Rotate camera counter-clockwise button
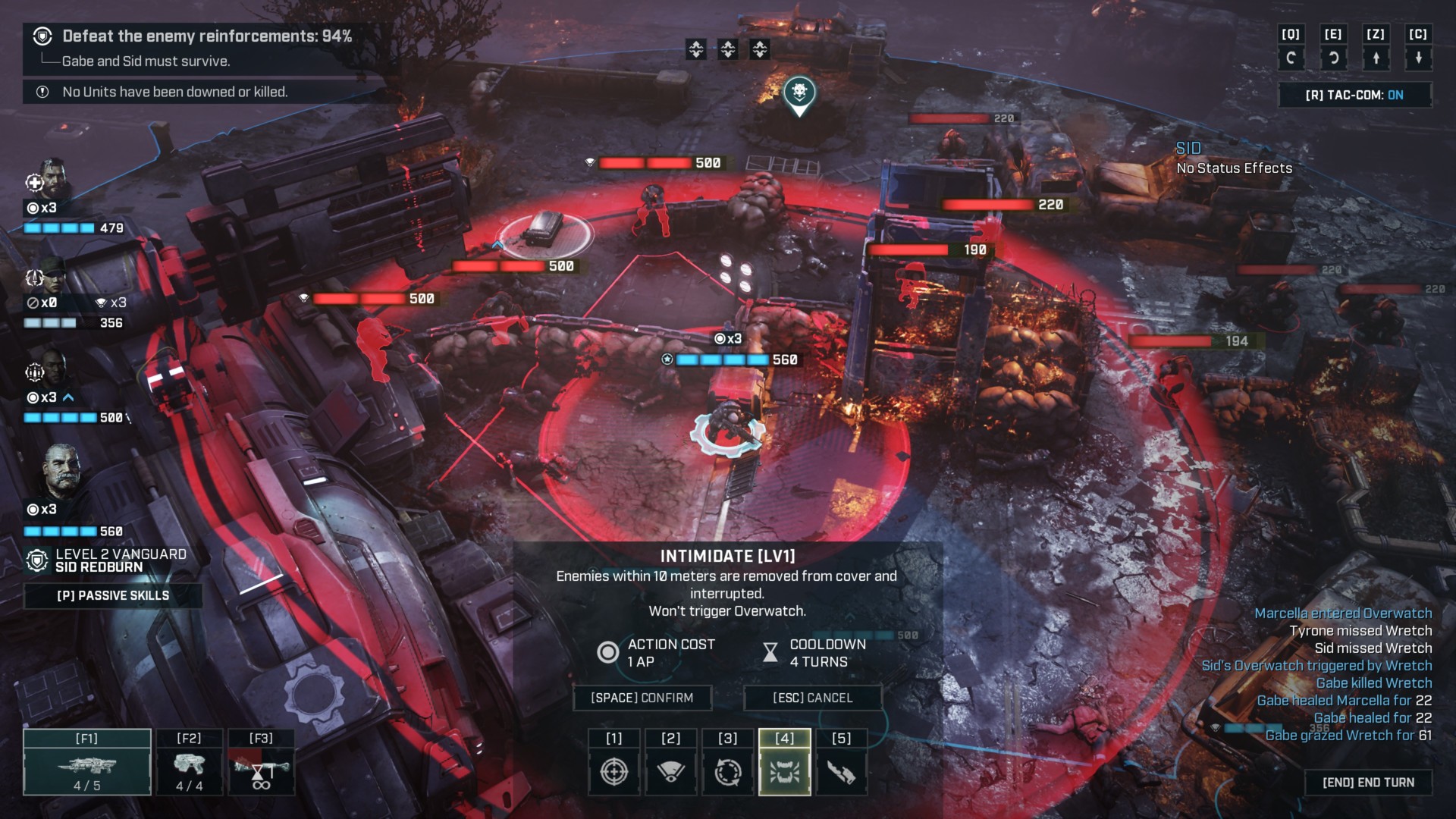This screenshot has height=819, width=1456. pos(1291,58)
